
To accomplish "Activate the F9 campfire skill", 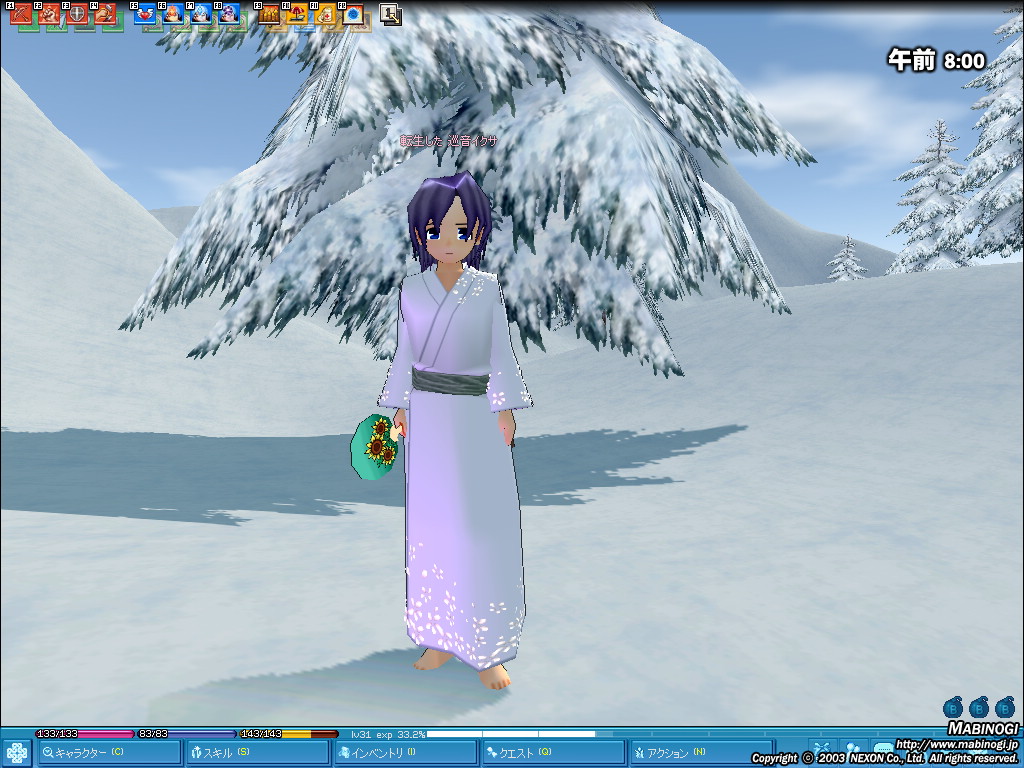I will [x=270, y=15].
